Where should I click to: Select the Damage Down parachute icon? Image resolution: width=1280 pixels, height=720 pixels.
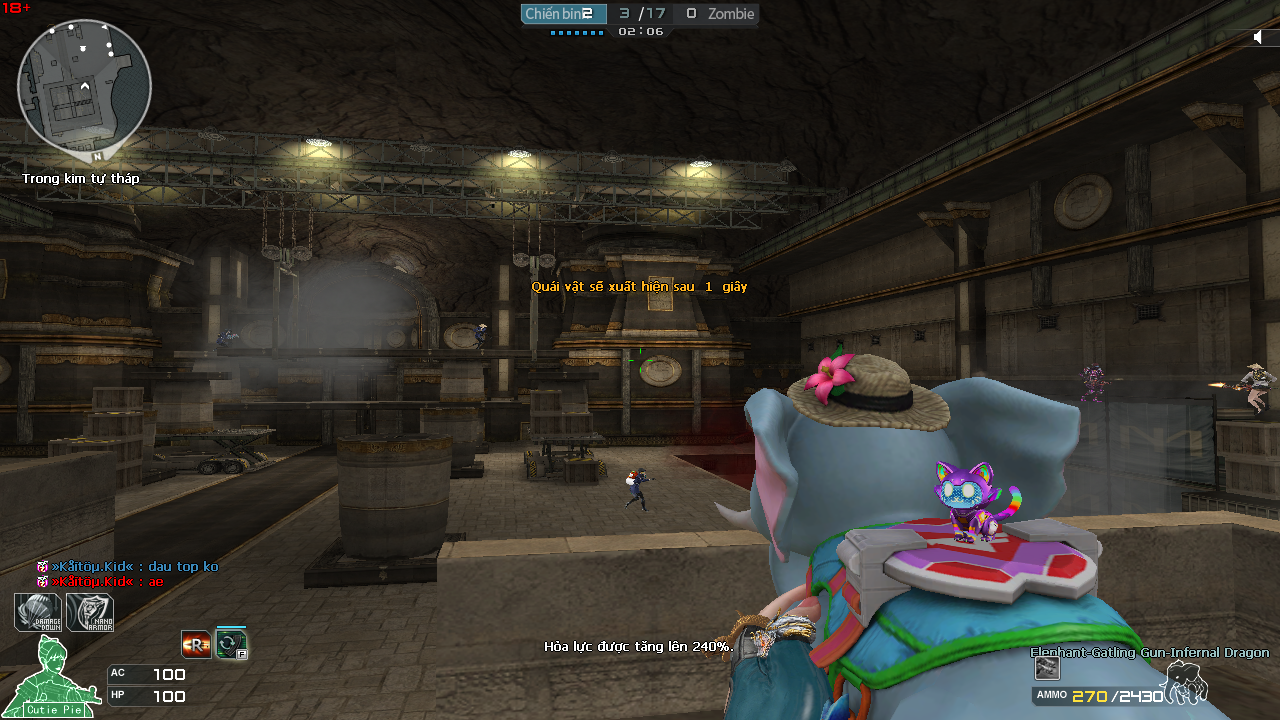[x=38, y=612]
